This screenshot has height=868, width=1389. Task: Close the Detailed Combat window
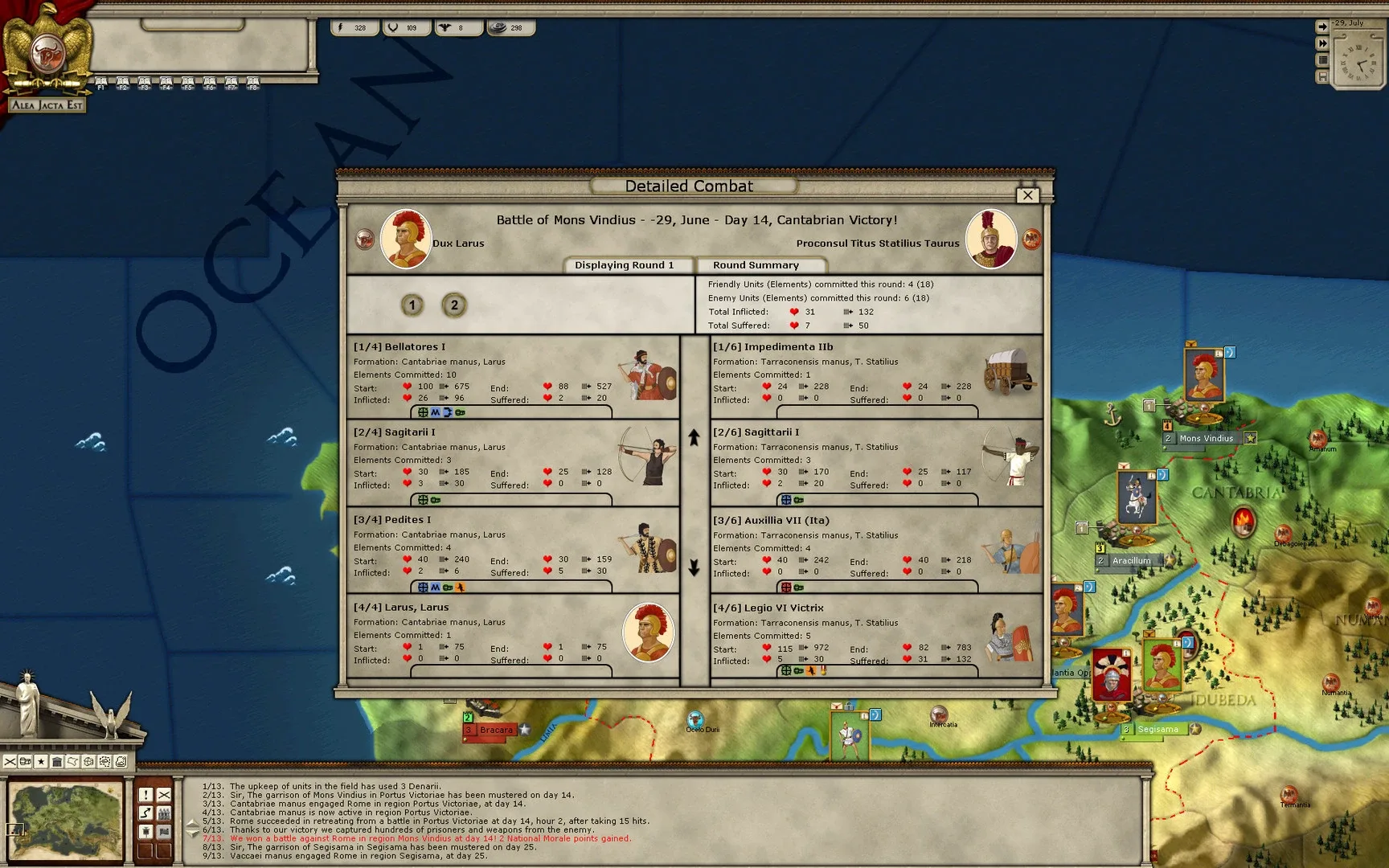pos(1027,195)
